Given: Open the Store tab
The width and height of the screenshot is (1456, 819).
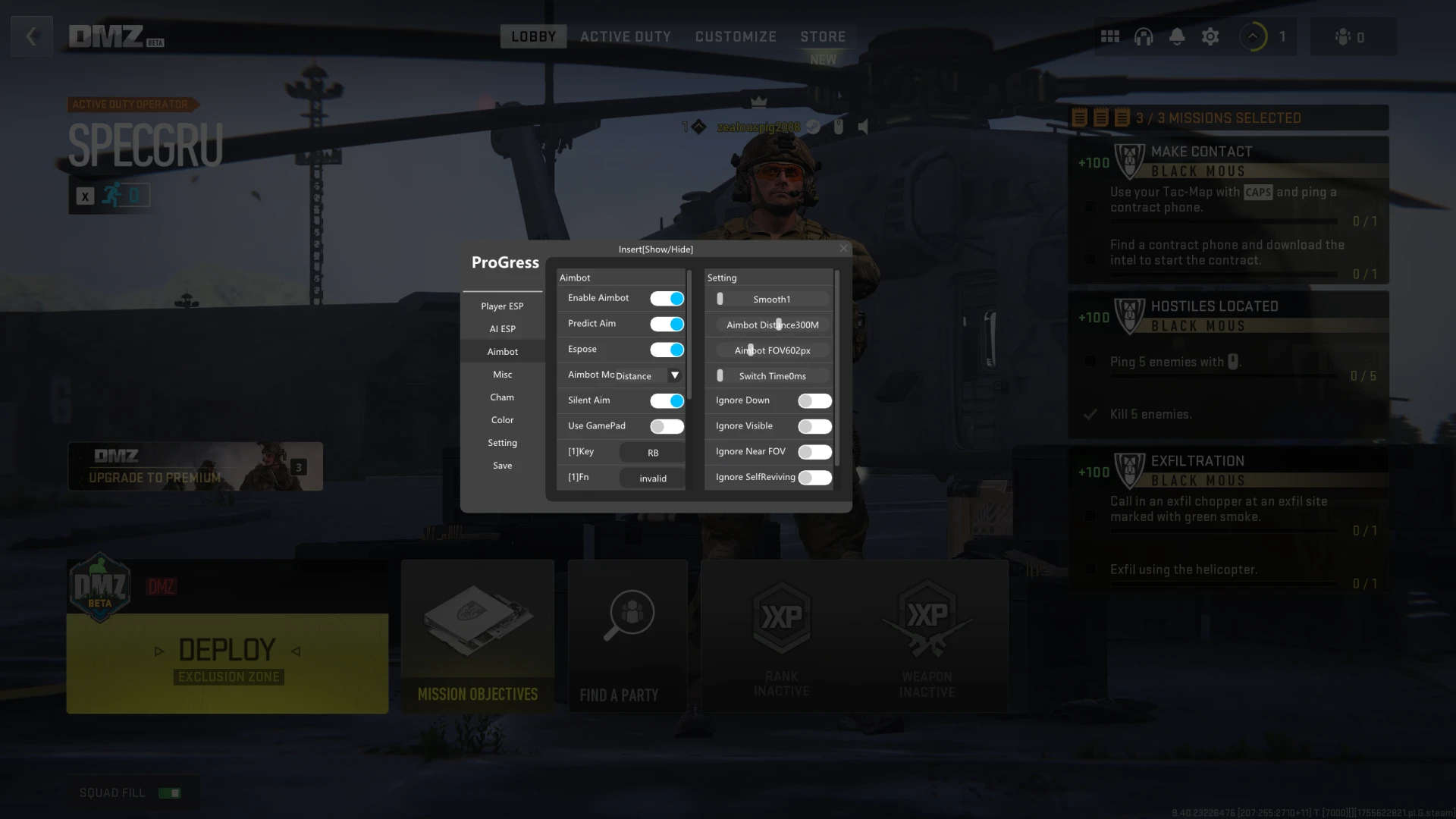Looking at the screenshot, I should tap(823, 36).
